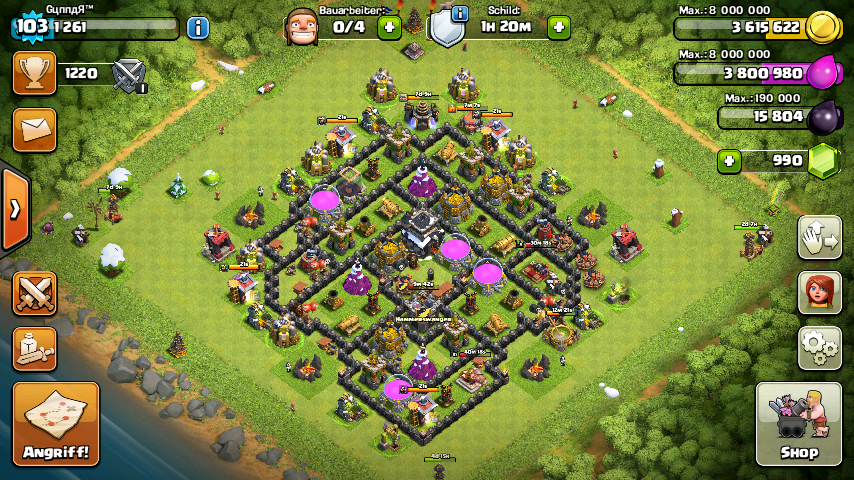Show shield information via small blue i
This screenshot has width=854, height=480.
pyautogui.click(x=460, y=13)
